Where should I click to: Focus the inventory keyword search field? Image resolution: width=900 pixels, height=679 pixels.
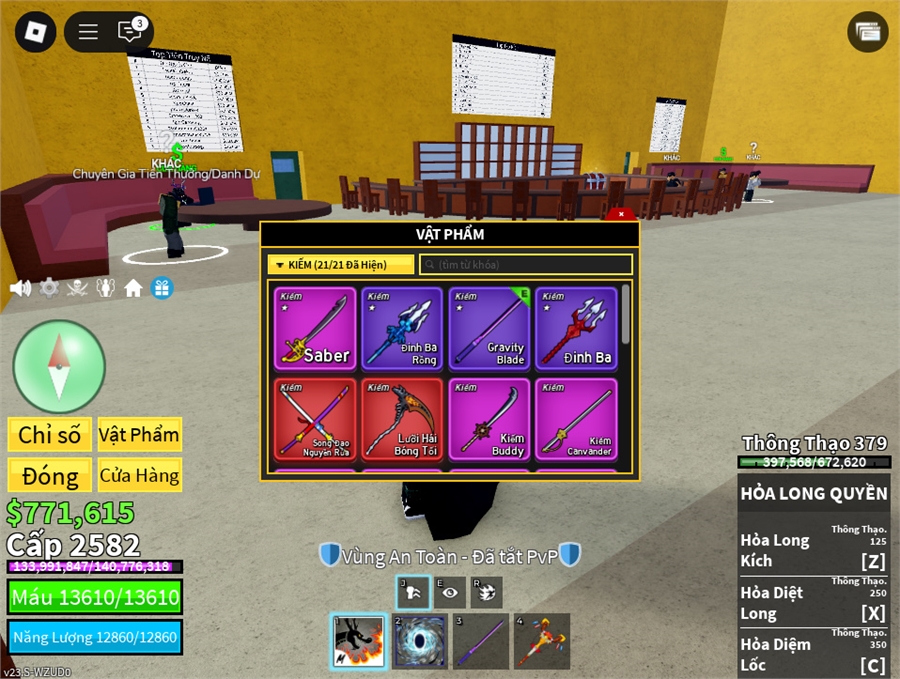click(526, 265)
